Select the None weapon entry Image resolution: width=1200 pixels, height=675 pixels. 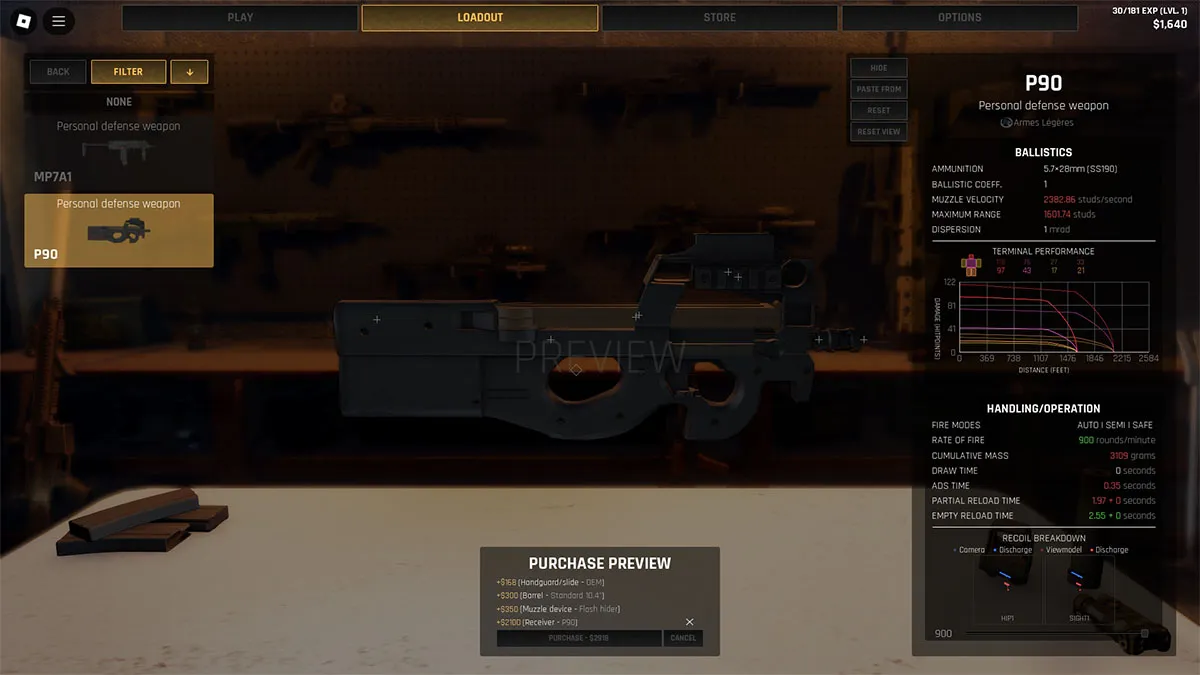tap(119, 102)
